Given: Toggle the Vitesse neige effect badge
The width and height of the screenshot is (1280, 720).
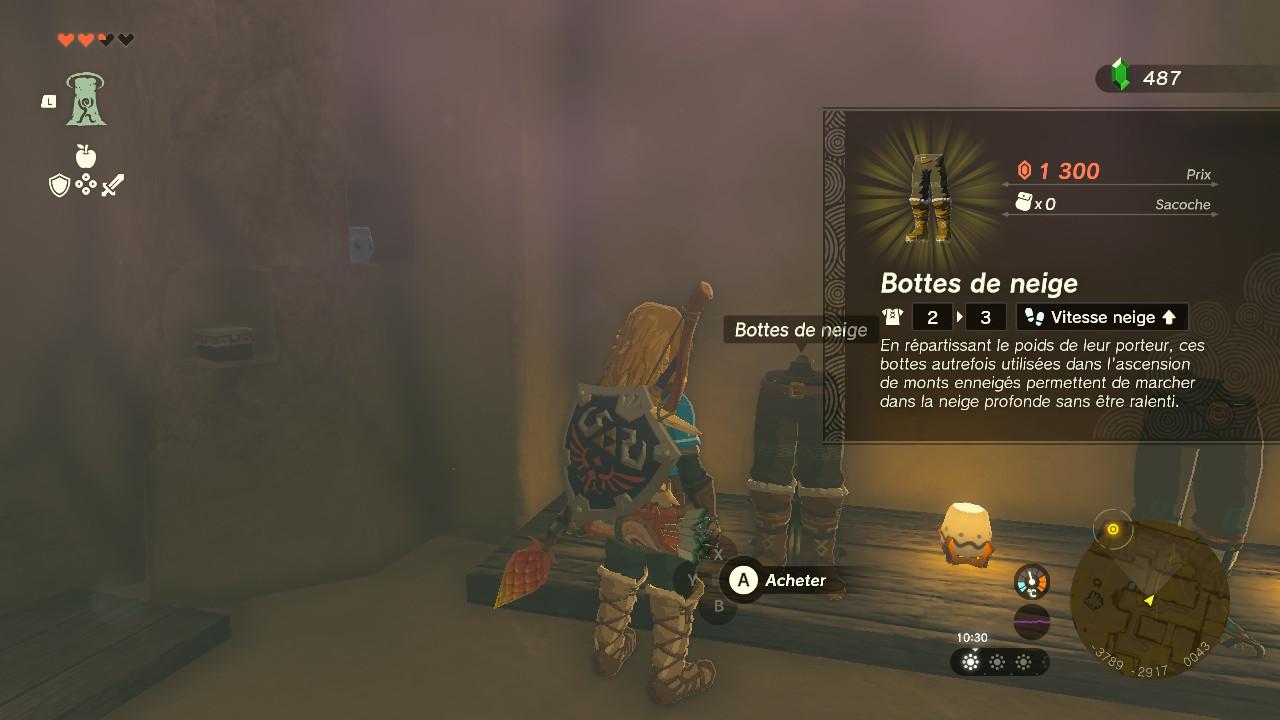Looking at the screenshot, I should tap(1101, 316).
